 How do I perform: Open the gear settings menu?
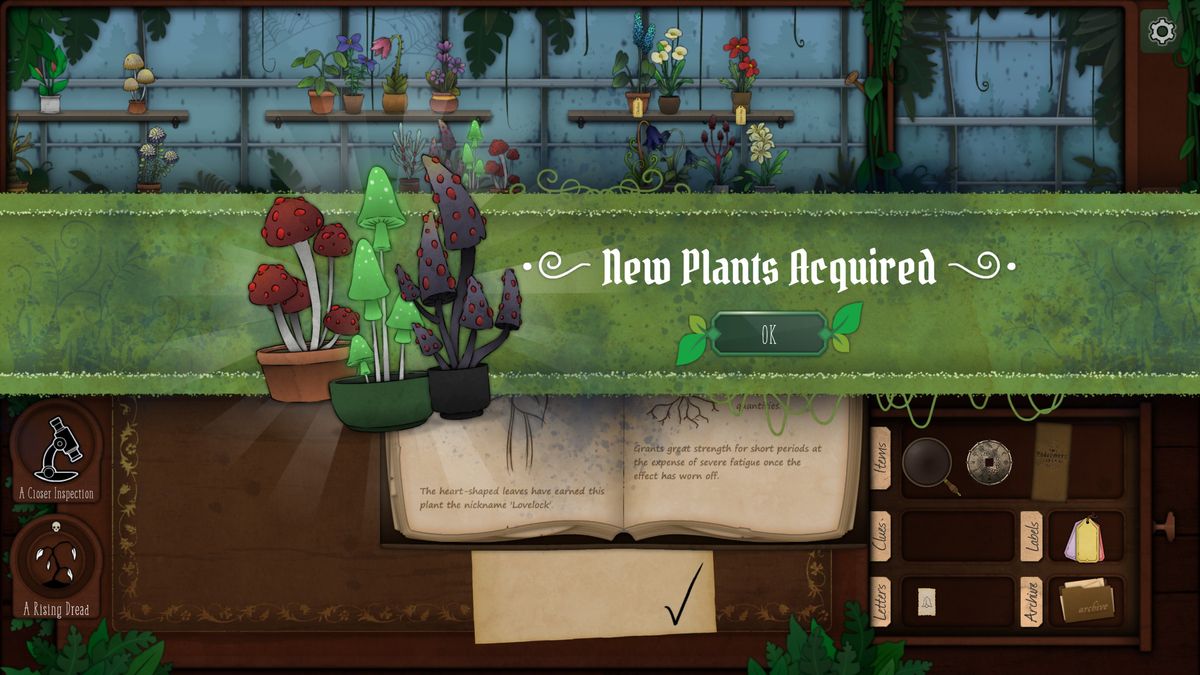coord(1161,32)
